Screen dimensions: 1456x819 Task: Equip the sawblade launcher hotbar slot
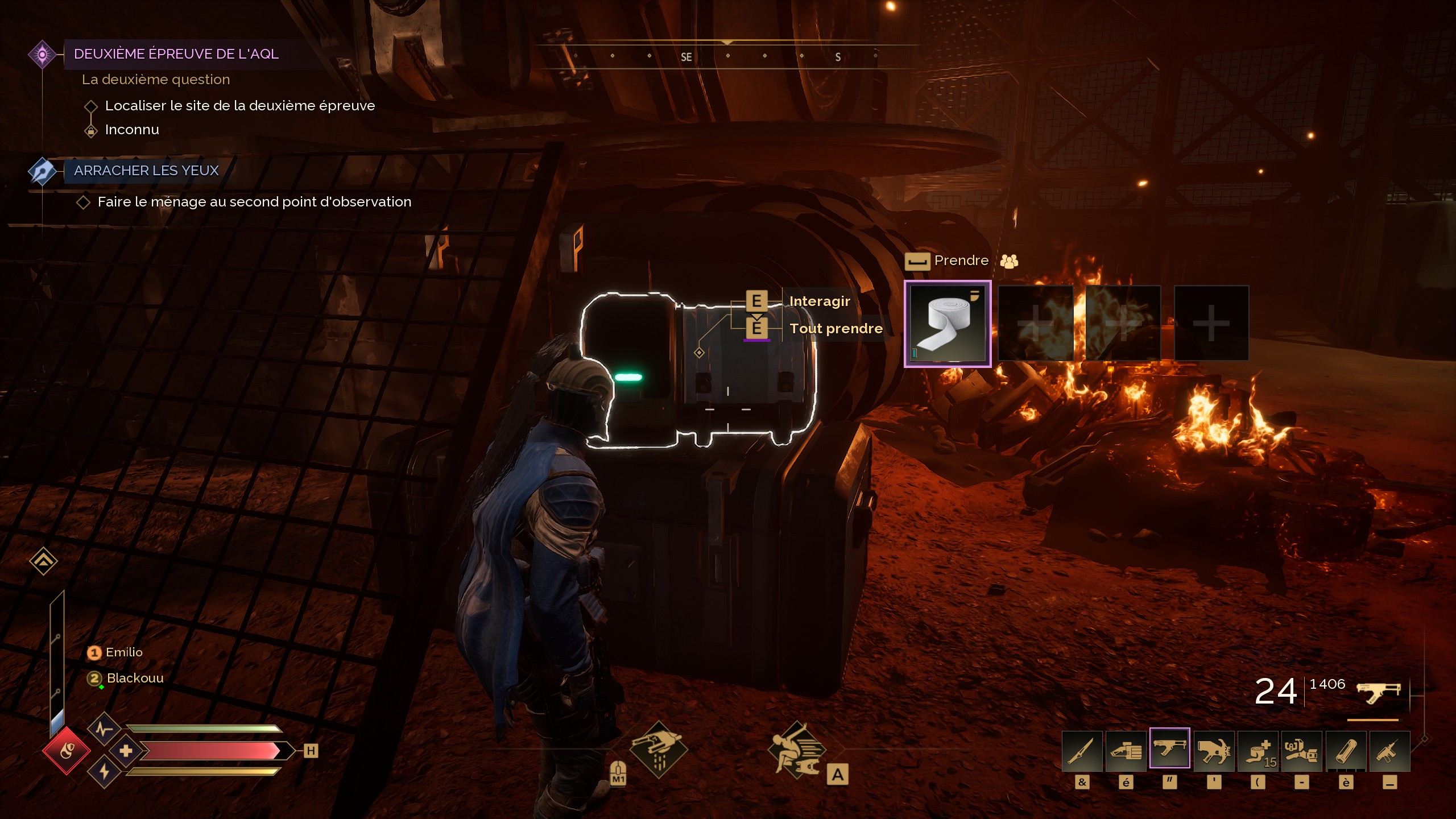(1214, 751)
